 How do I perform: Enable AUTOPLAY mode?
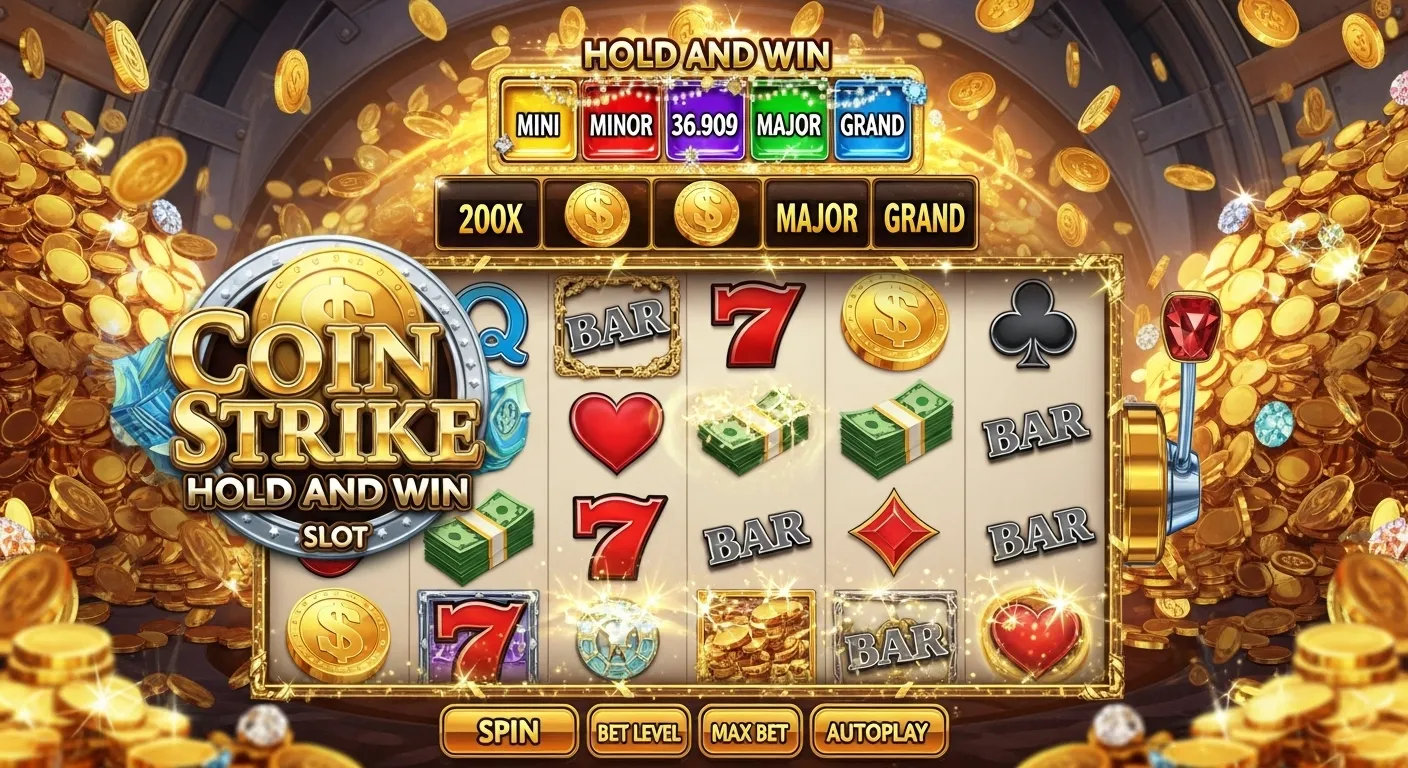880,732
